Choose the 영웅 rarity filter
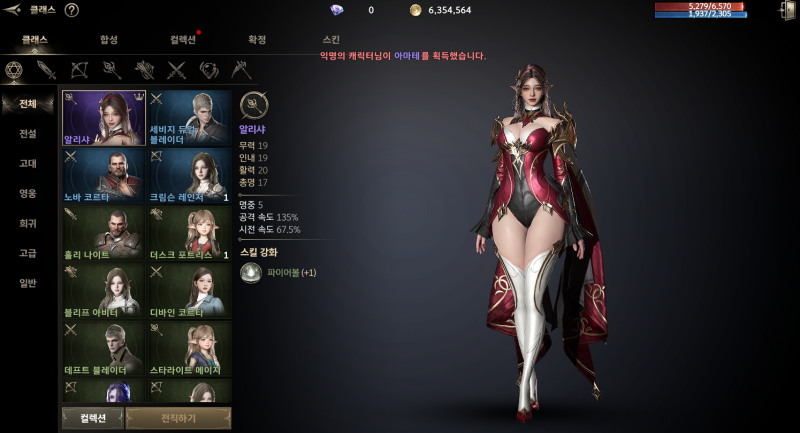Viewport: 800px width, 433px height. point(28,194)
